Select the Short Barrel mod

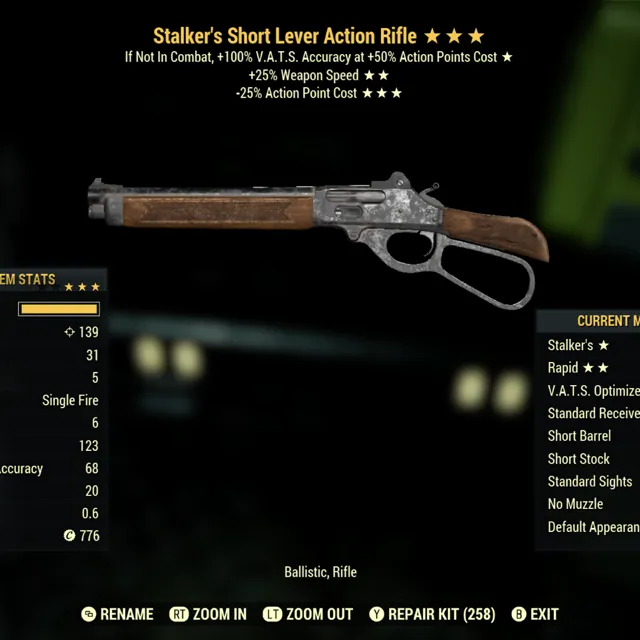coord(579,436)
